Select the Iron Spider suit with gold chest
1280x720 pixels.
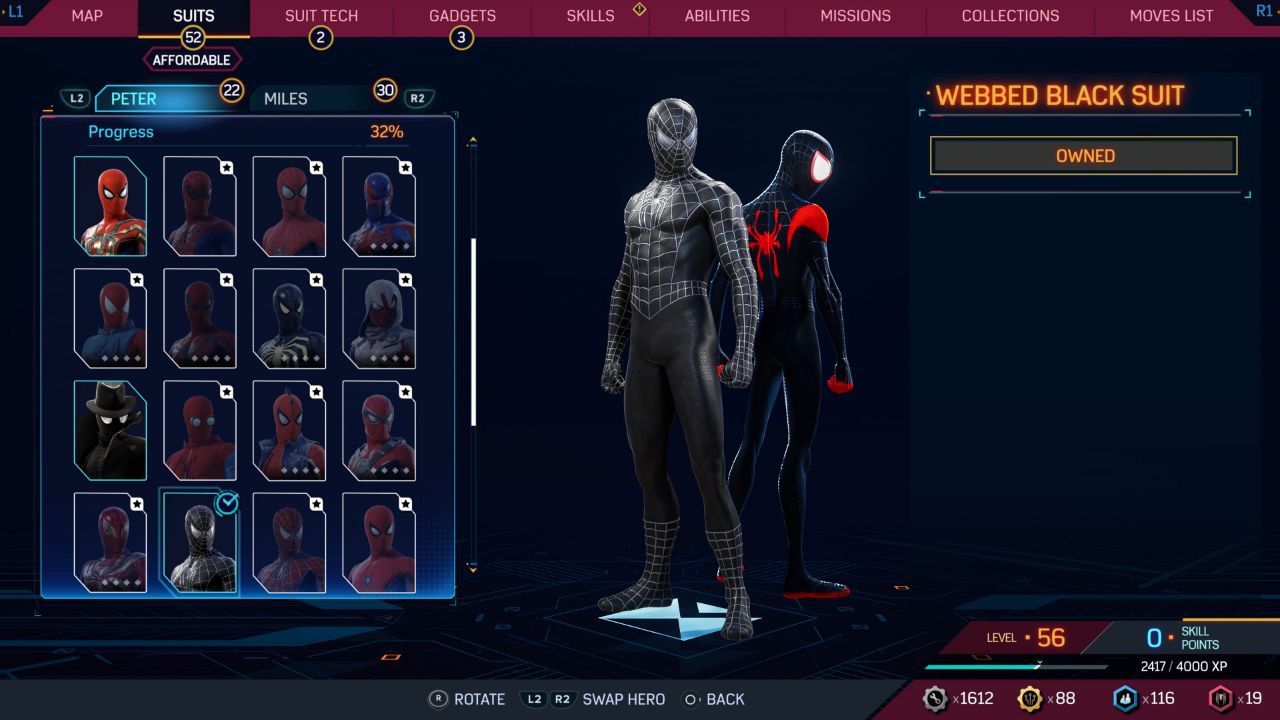[110, 206]
